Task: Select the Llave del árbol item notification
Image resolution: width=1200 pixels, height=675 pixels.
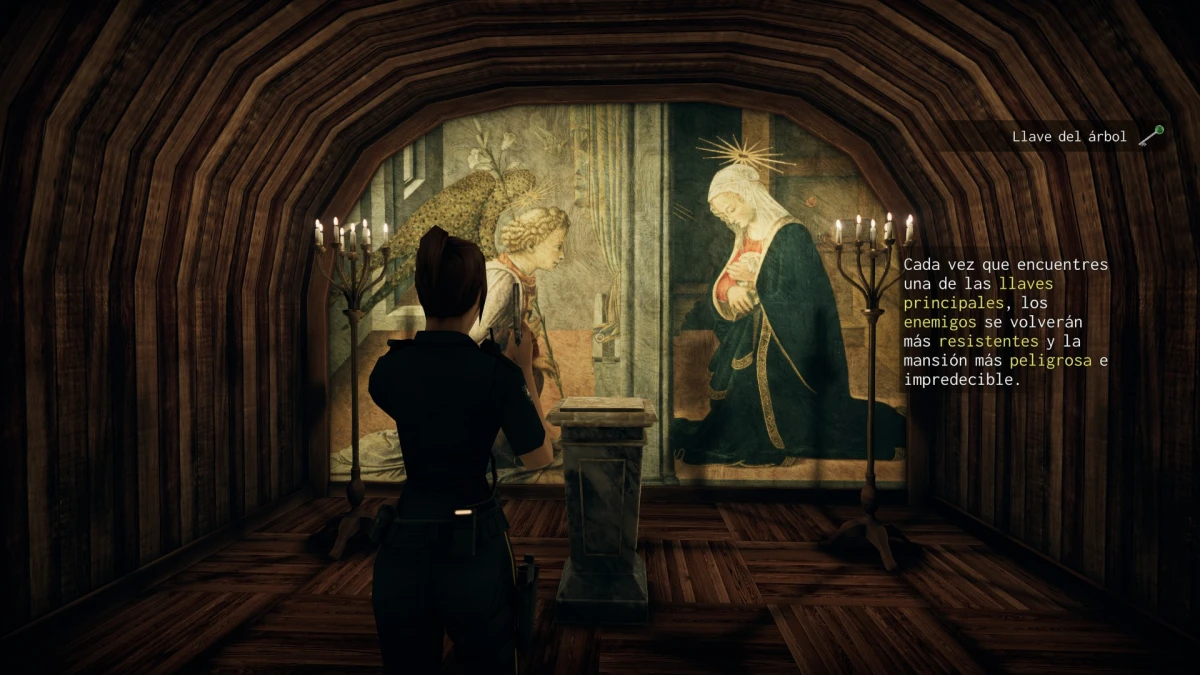Action: coord(1086,137)
